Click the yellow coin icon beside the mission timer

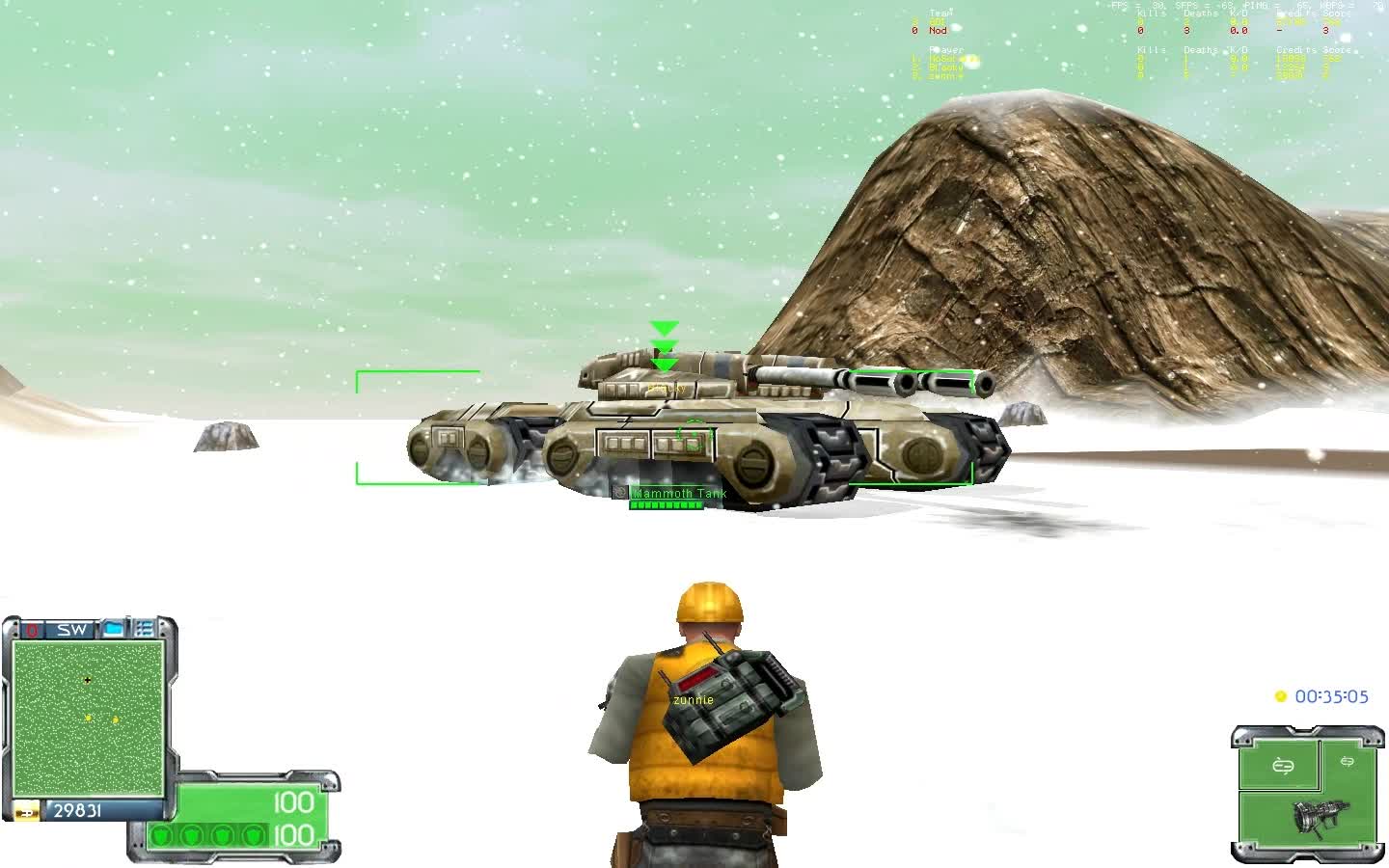tap(1280, 695)
